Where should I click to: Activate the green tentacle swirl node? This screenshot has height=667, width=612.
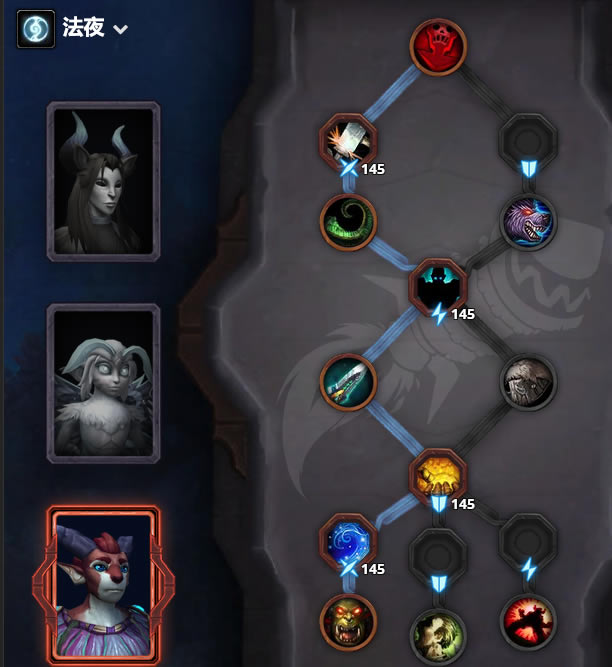[347, 221]
